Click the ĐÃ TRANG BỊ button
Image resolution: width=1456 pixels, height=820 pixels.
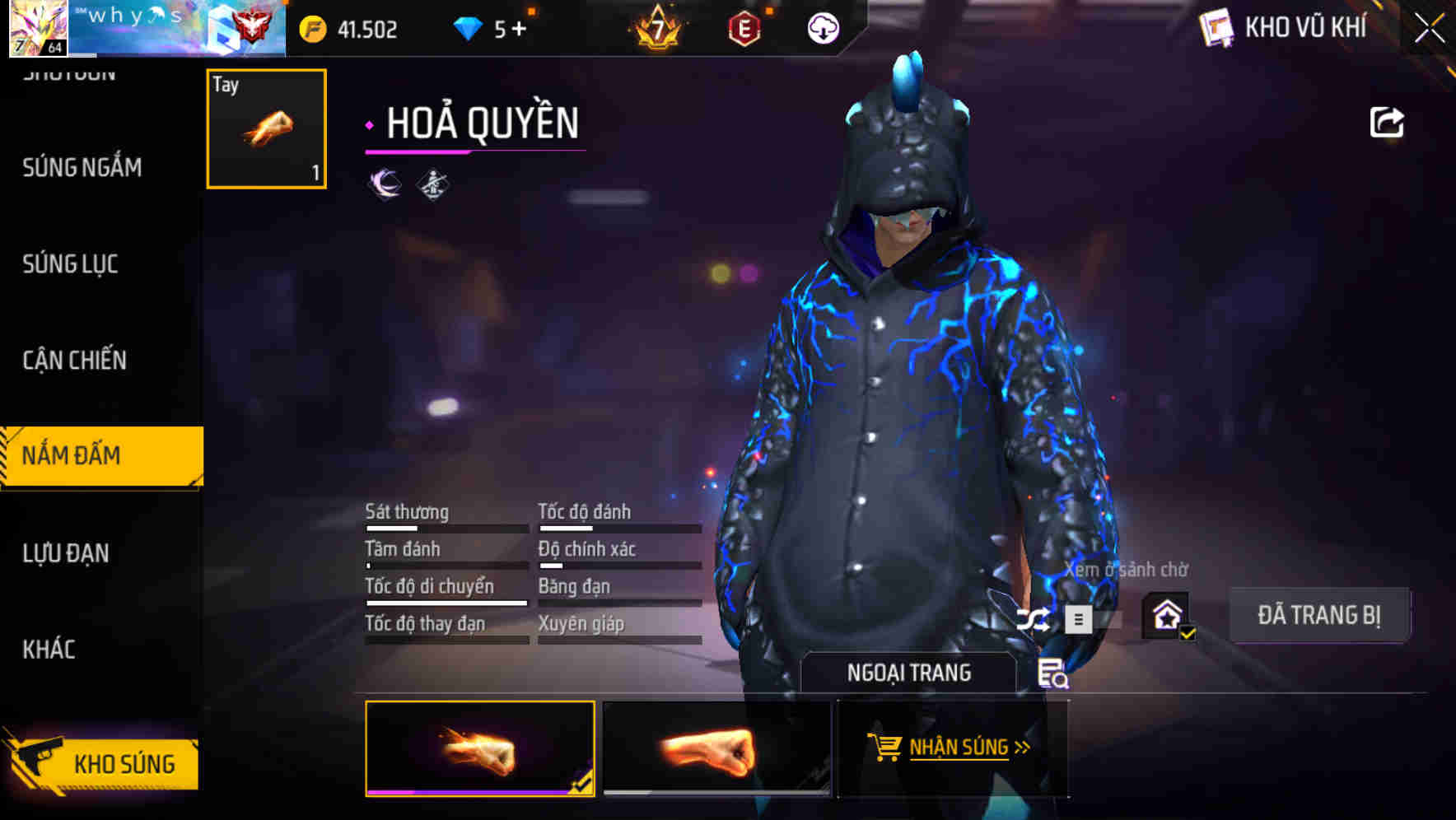[1319, 614]
